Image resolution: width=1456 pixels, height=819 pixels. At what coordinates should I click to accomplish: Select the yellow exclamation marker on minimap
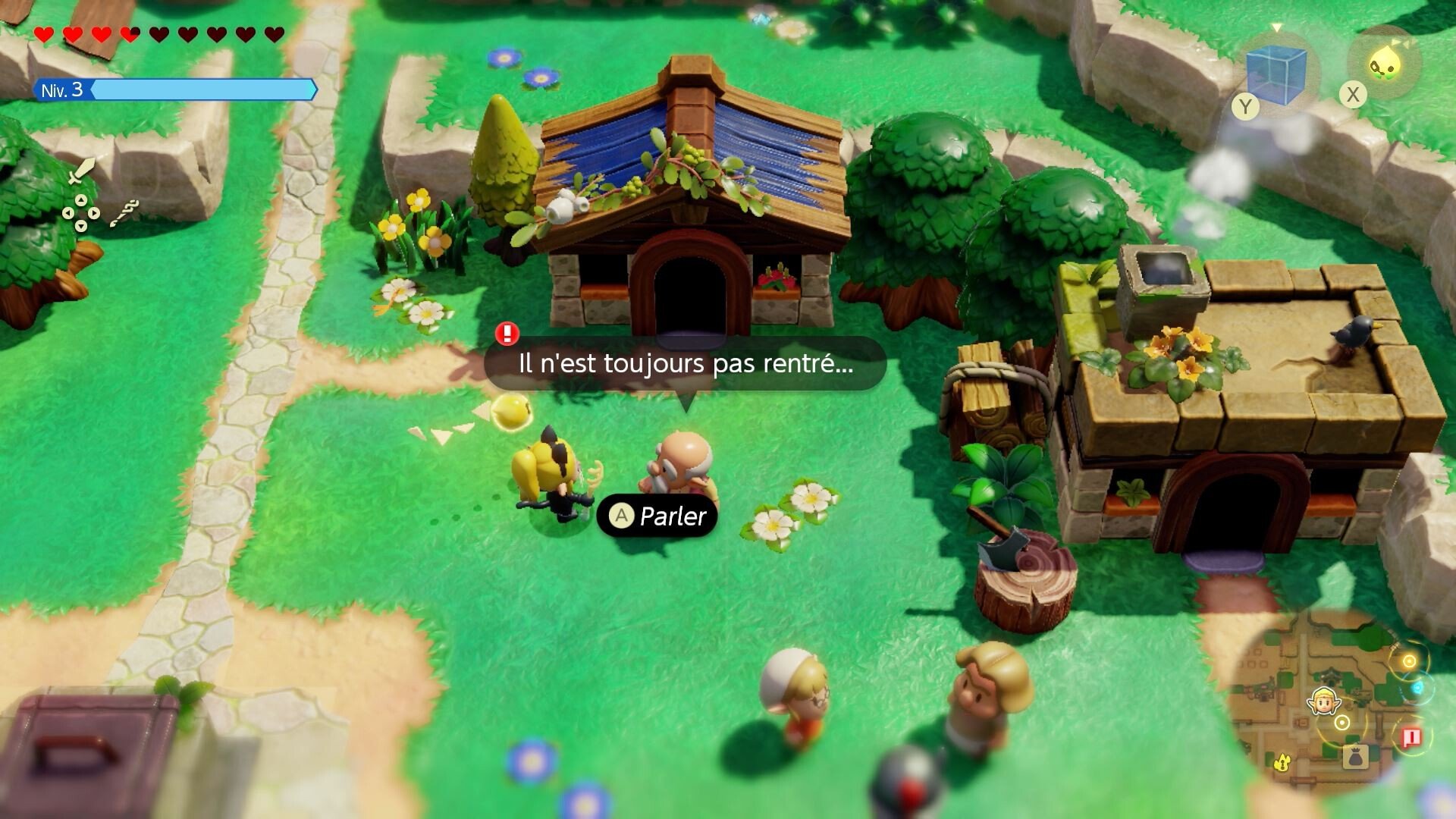pyautogui.click(x=1282, y=761)
